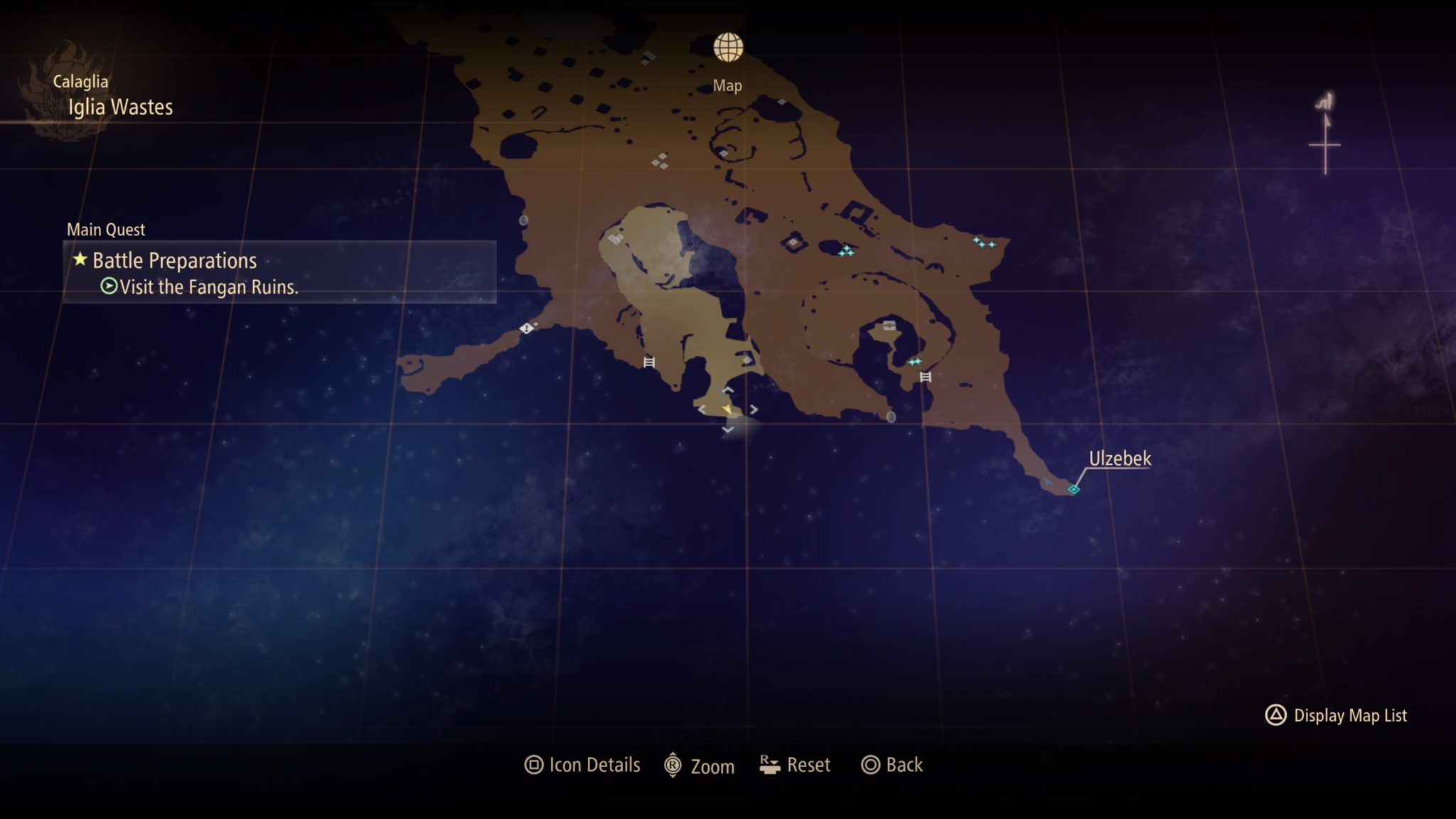This screenshot has width=1456, height=819.
Task: Pan right using the right chevron arrow
Action: (753, 409)
